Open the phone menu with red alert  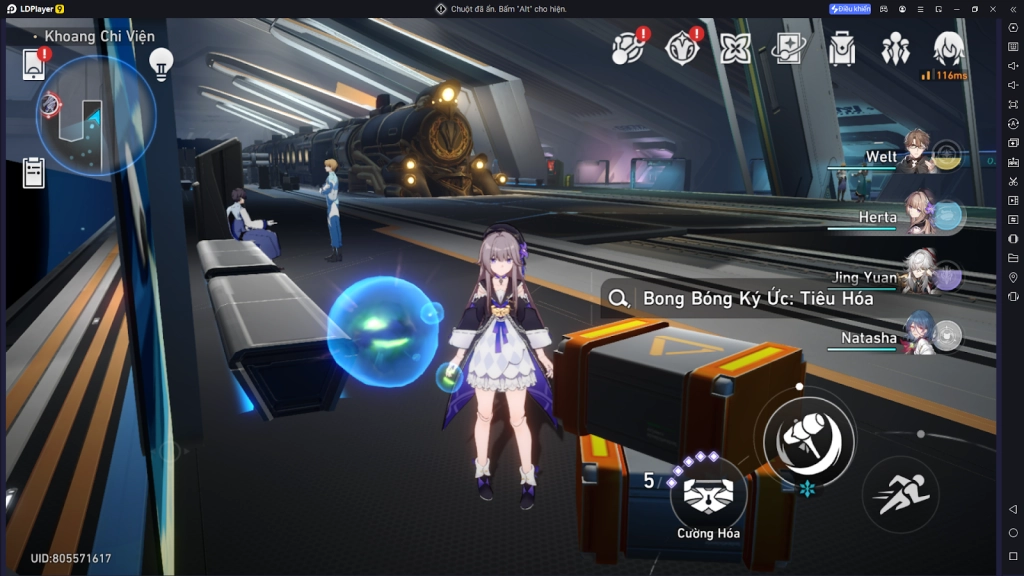tap(35, 64)
